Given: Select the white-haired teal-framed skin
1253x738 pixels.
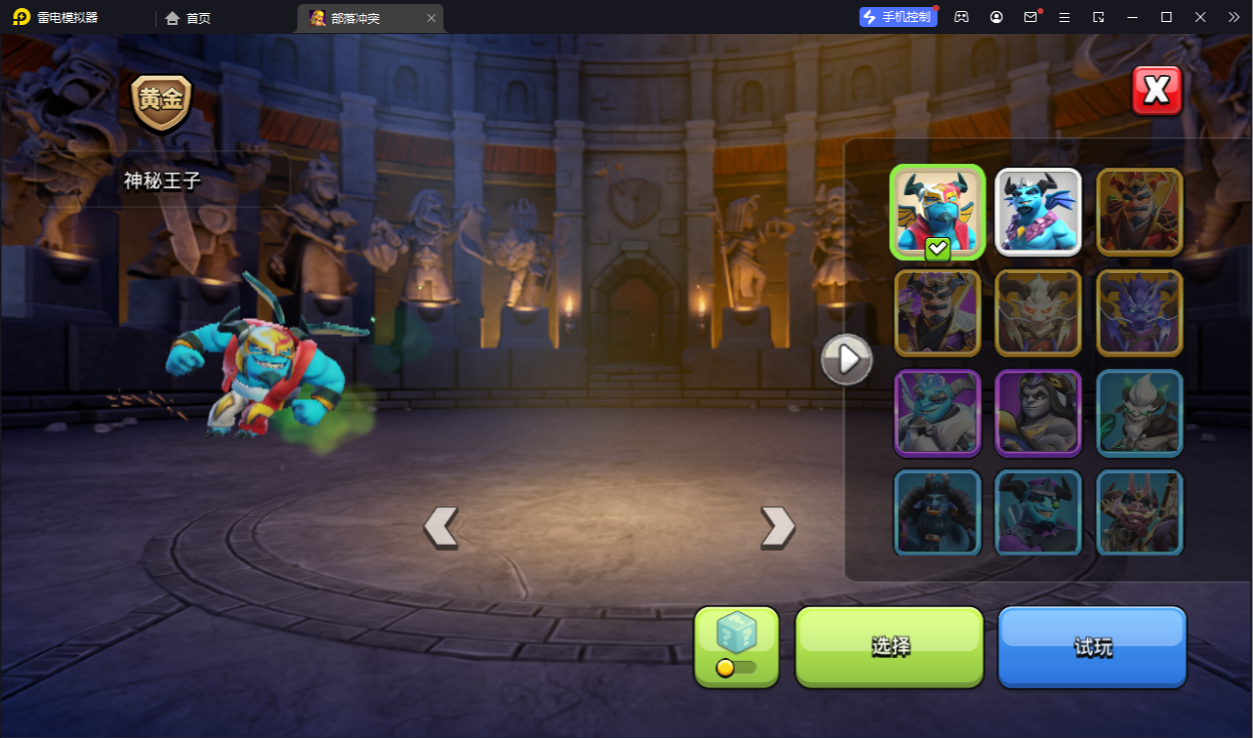Looking at the screenshot, I should (1139, 413).
